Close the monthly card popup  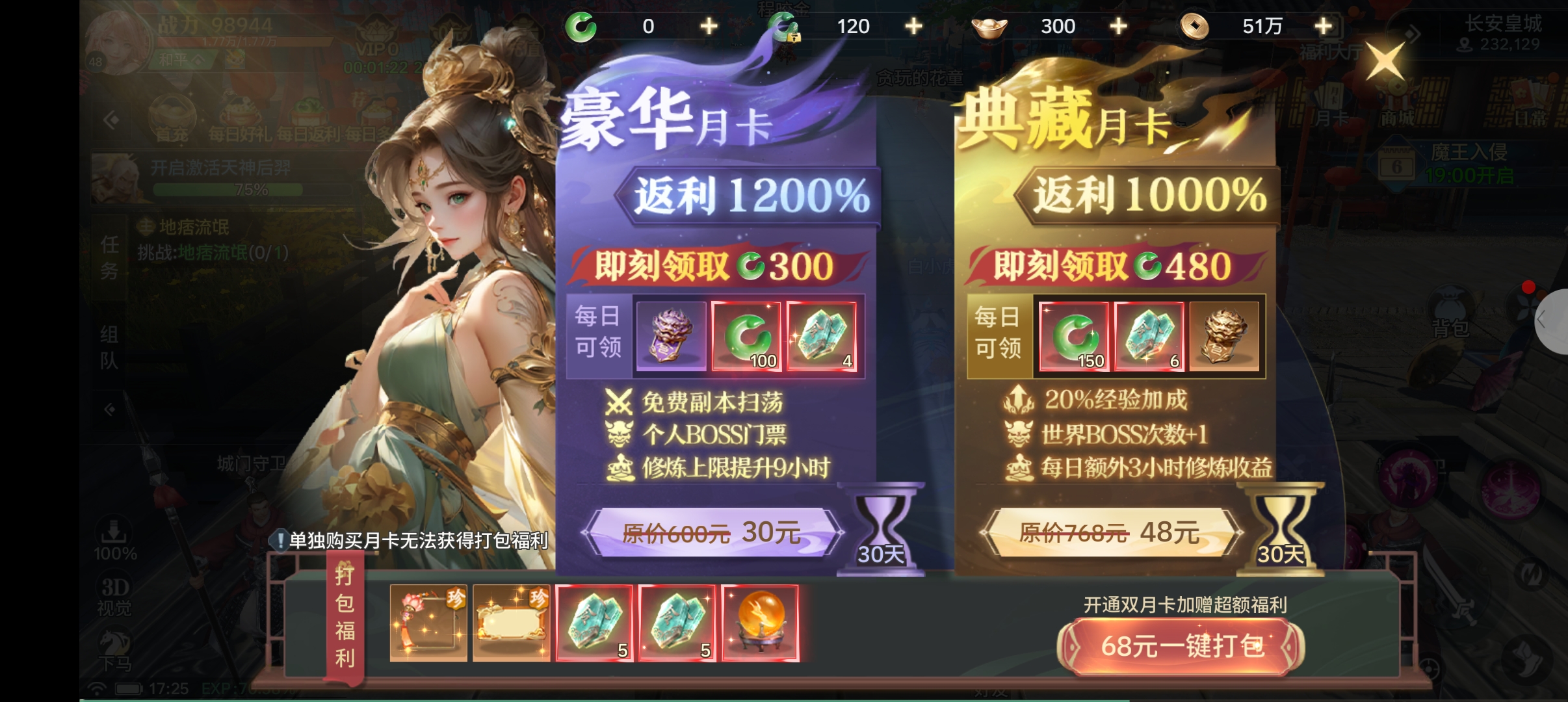[1384, 62]
